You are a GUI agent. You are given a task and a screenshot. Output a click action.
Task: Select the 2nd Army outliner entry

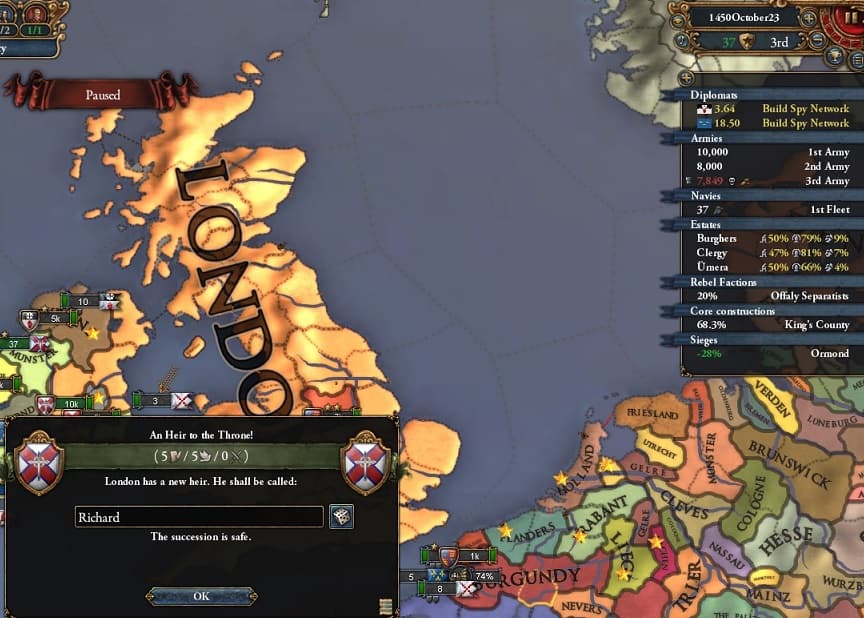770,167
